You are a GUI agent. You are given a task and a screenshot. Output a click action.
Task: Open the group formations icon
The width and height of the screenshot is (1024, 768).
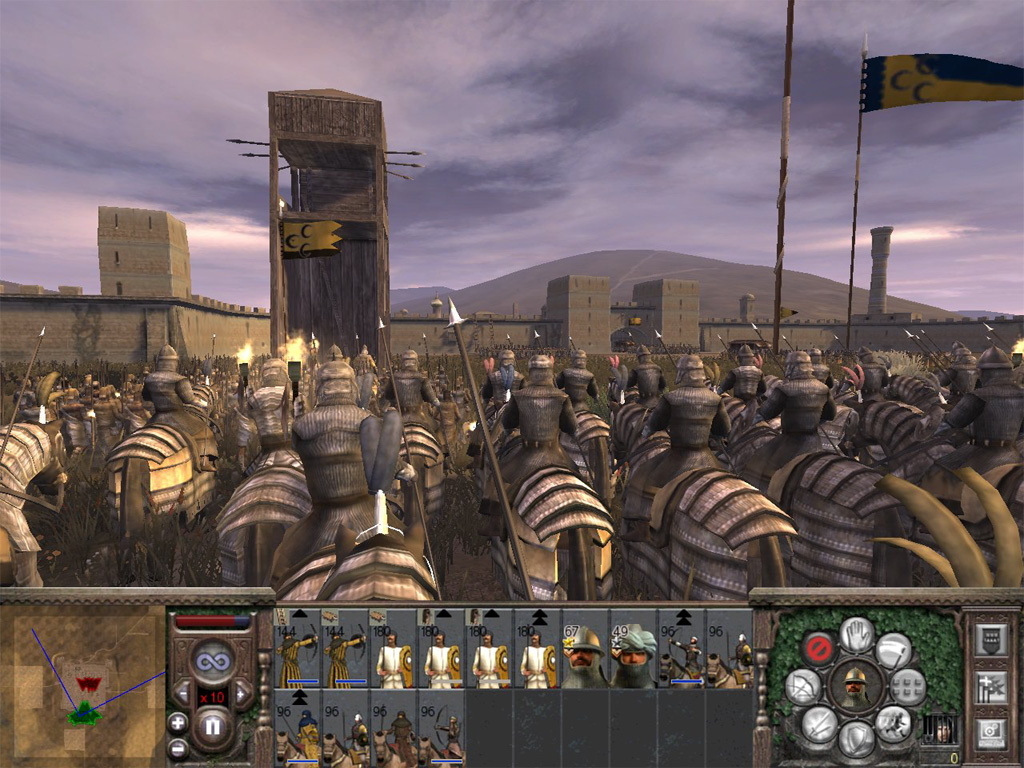pyautogui.click(x=908, y=686)
